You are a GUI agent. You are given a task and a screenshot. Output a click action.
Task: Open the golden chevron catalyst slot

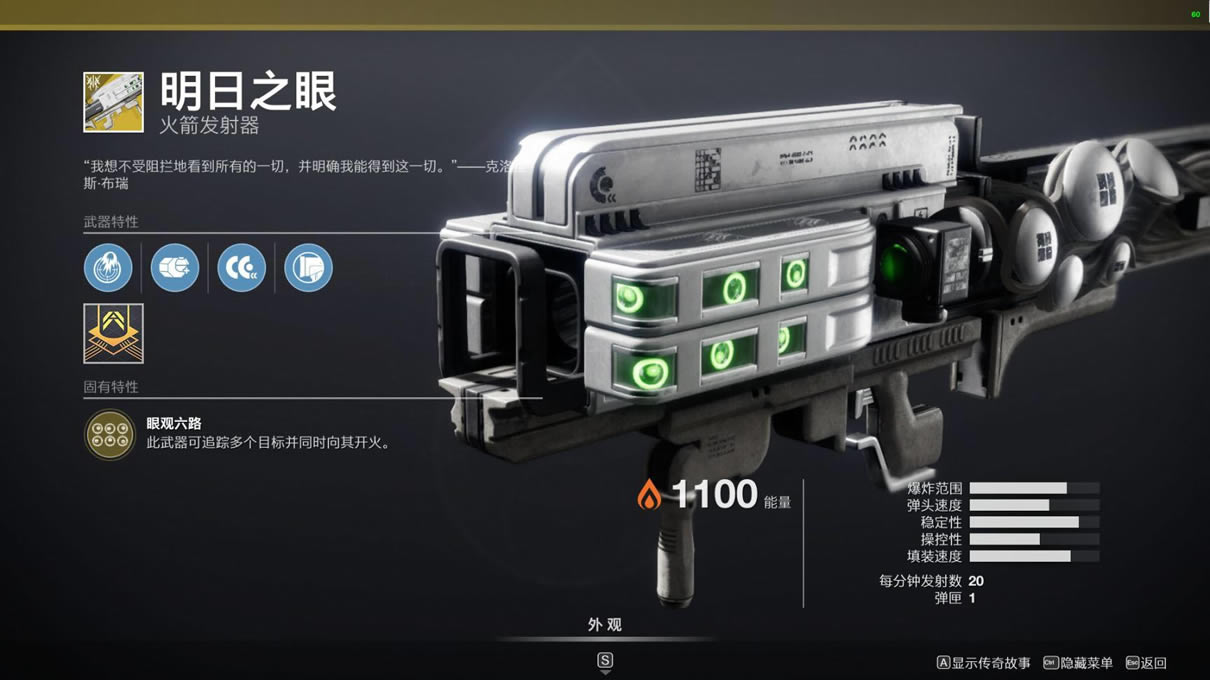click(113, 333)
